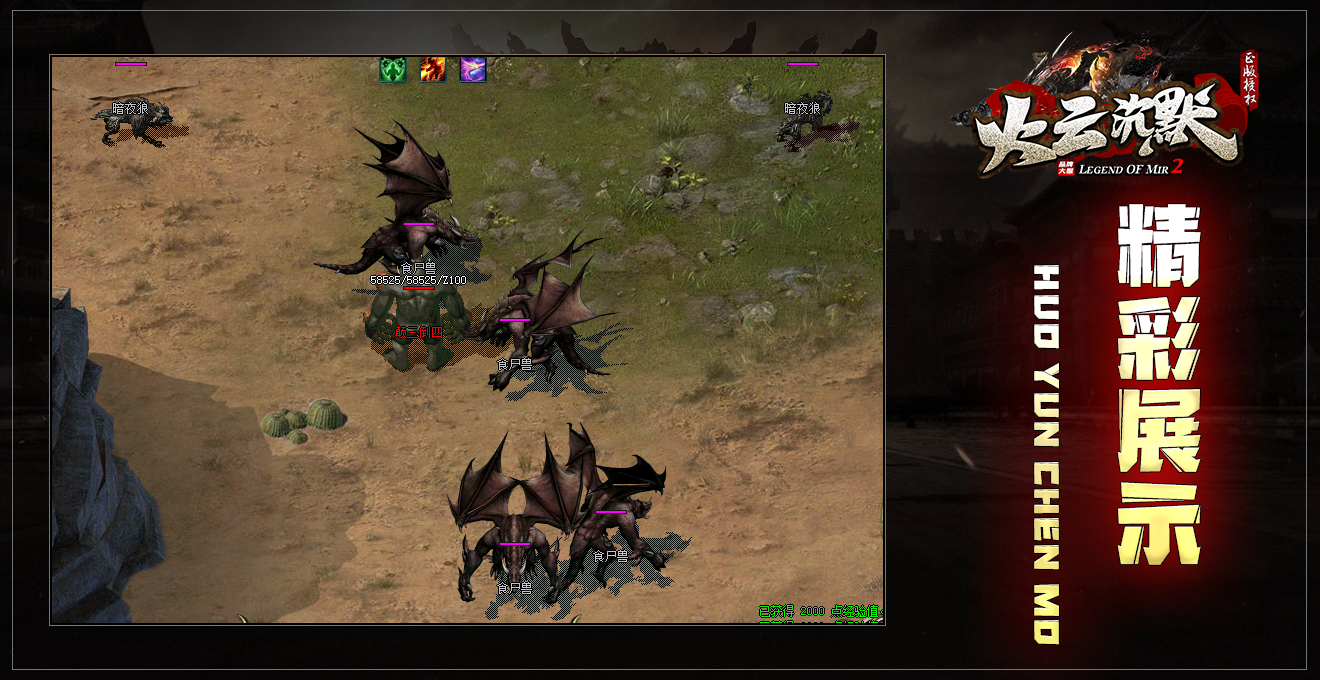
Task: Click the purple phoenix buff icon
Action: [x=473, y=70]
